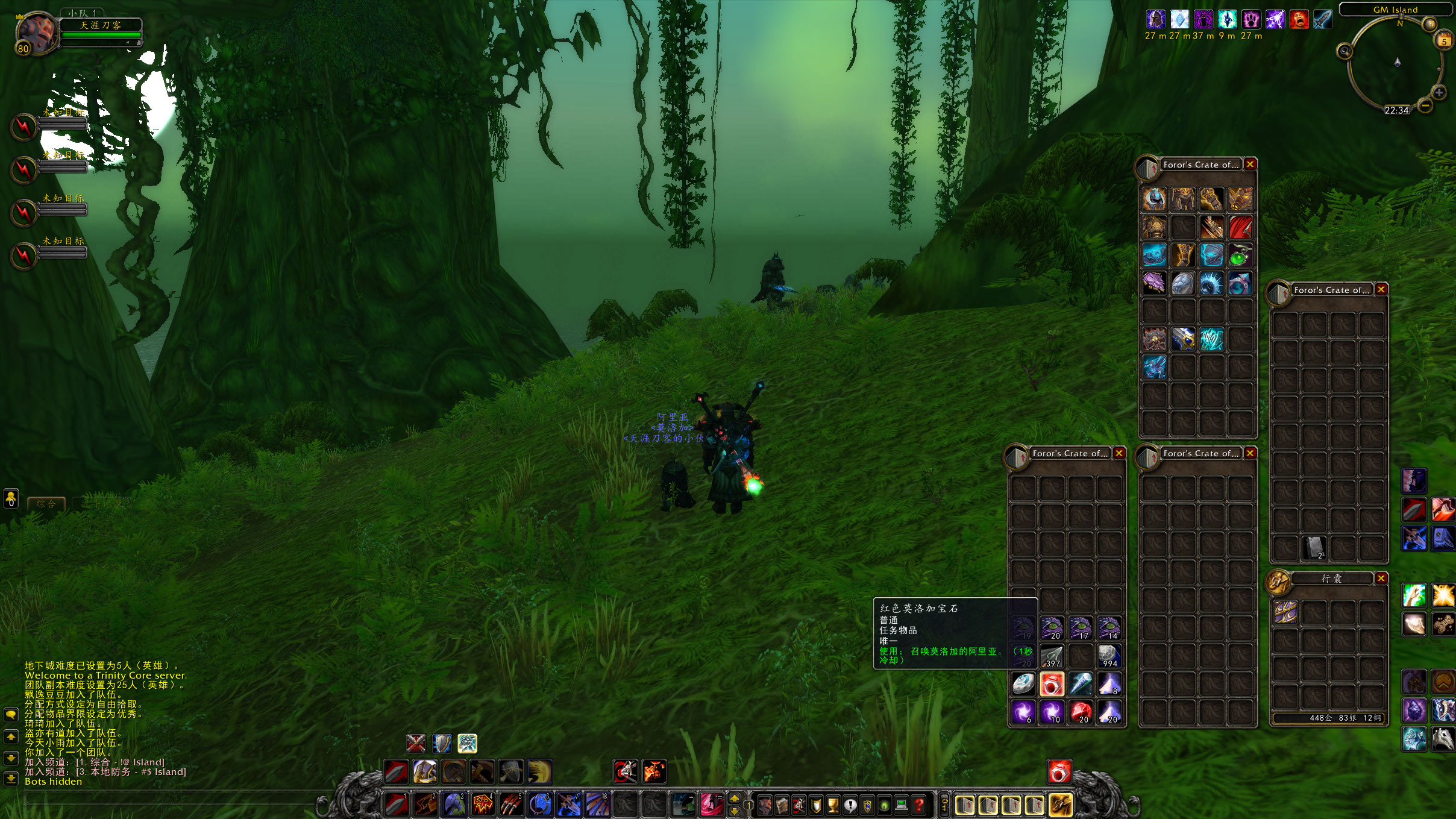Open the red question mark help button
Image resolution: width=1456 pixels, height=819 pixels.
pos(918,805)
